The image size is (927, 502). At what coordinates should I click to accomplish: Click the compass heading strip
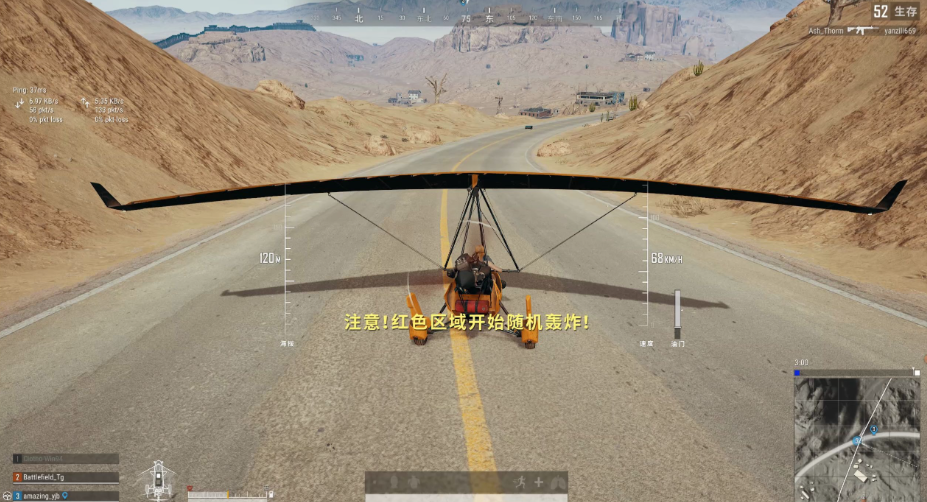click(465, 17)
